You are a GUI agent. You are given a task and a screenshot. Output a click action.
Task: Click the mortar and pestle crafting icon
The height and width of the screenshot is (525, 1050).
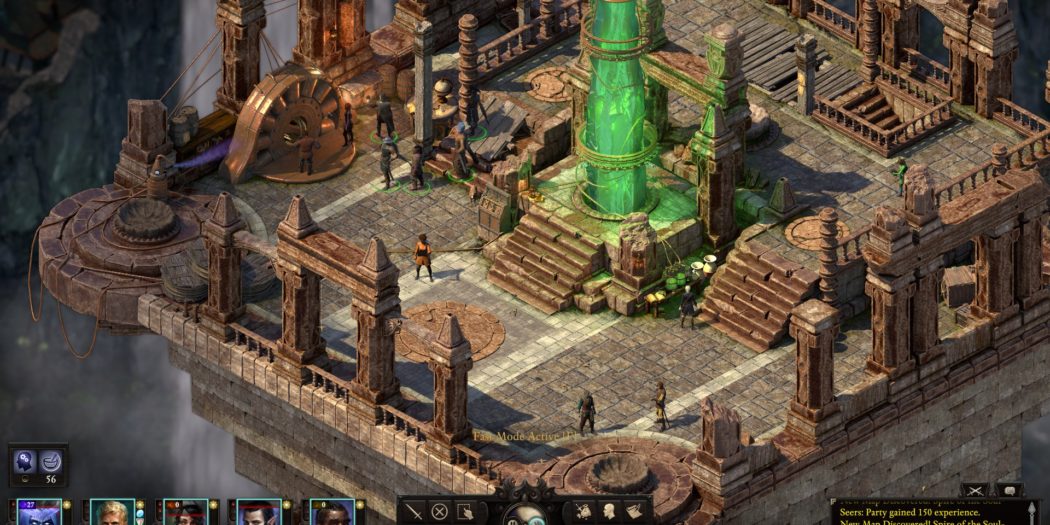click(x=50, y=461)
